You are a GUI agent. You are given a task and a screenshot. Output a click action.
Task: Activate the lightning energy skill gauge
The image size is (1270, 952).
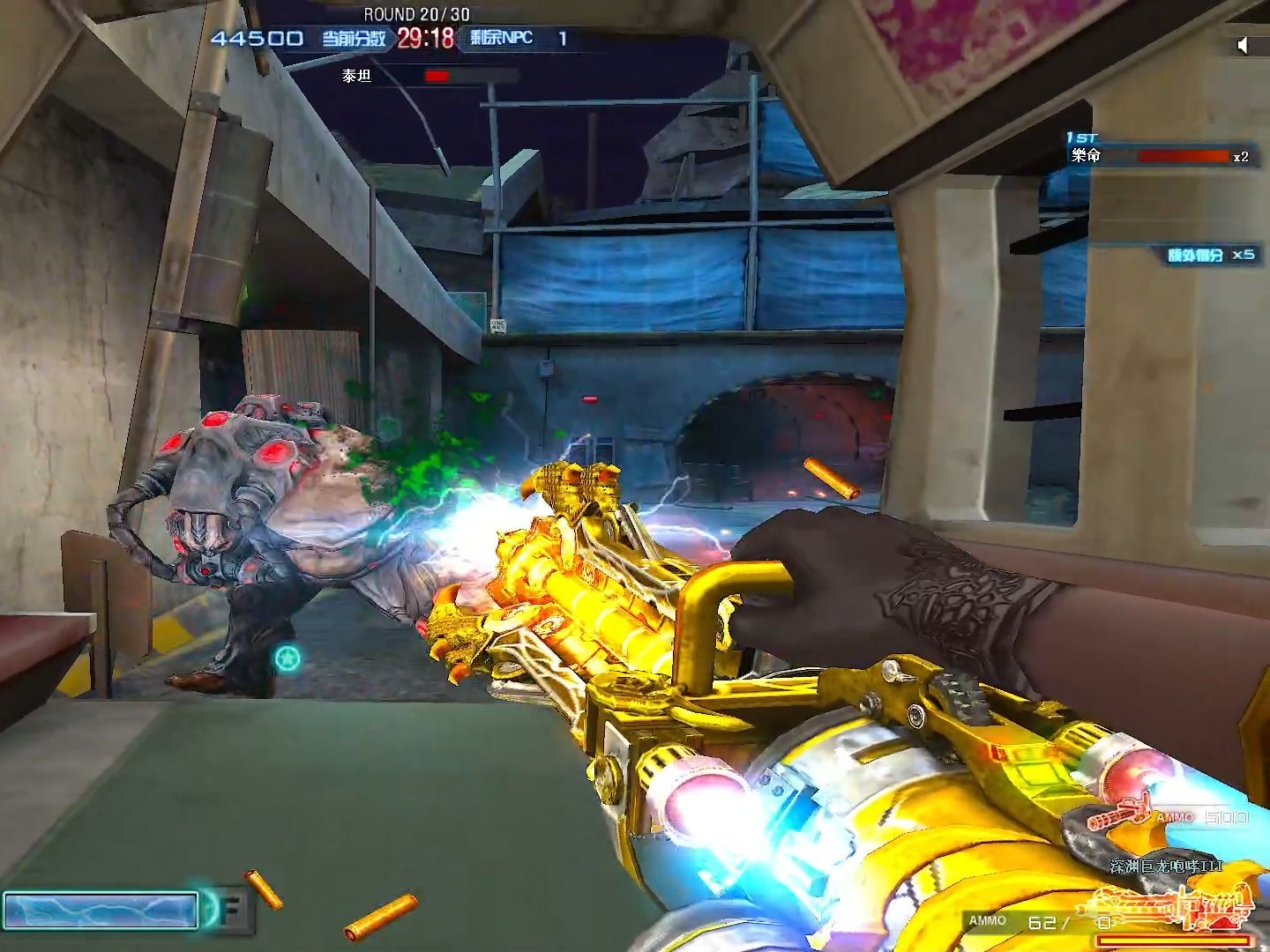pyautogui.click(x=101, y=911)
